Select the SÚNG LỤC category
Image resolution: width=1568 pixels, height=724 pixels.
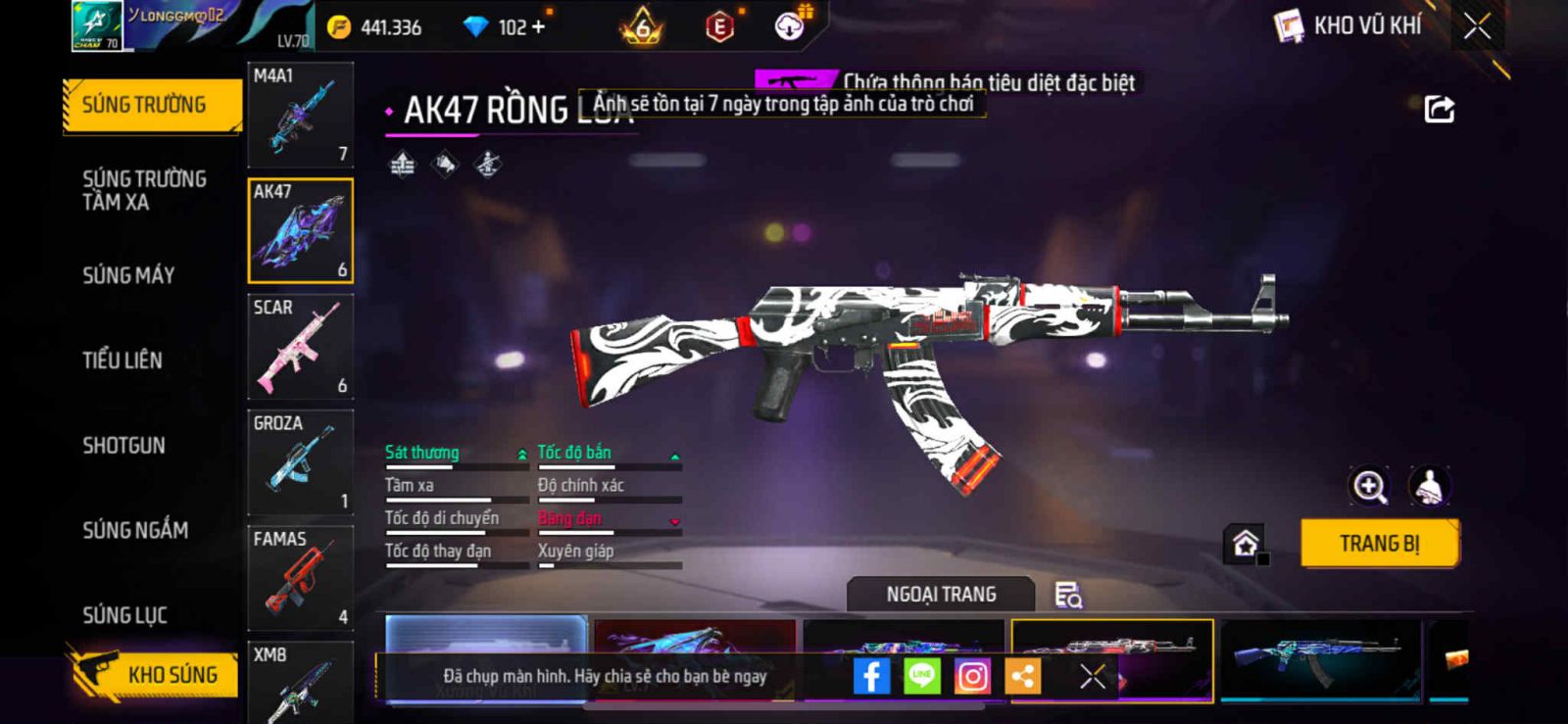point(124,615)
